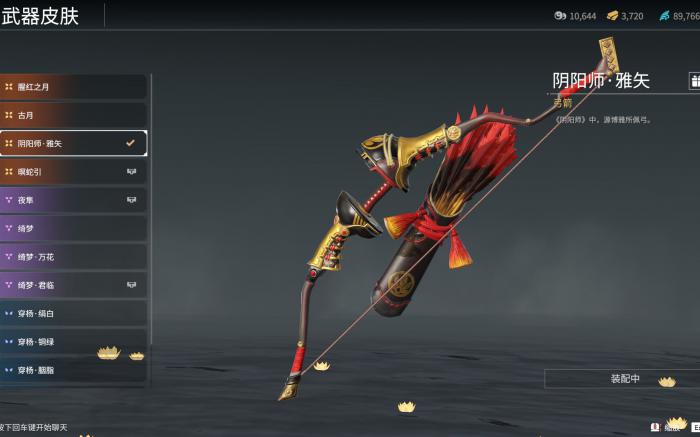Viewport: 700px width, 437px height.
Task: Open the gift box icon beside skin title
Action: point(694,81)
